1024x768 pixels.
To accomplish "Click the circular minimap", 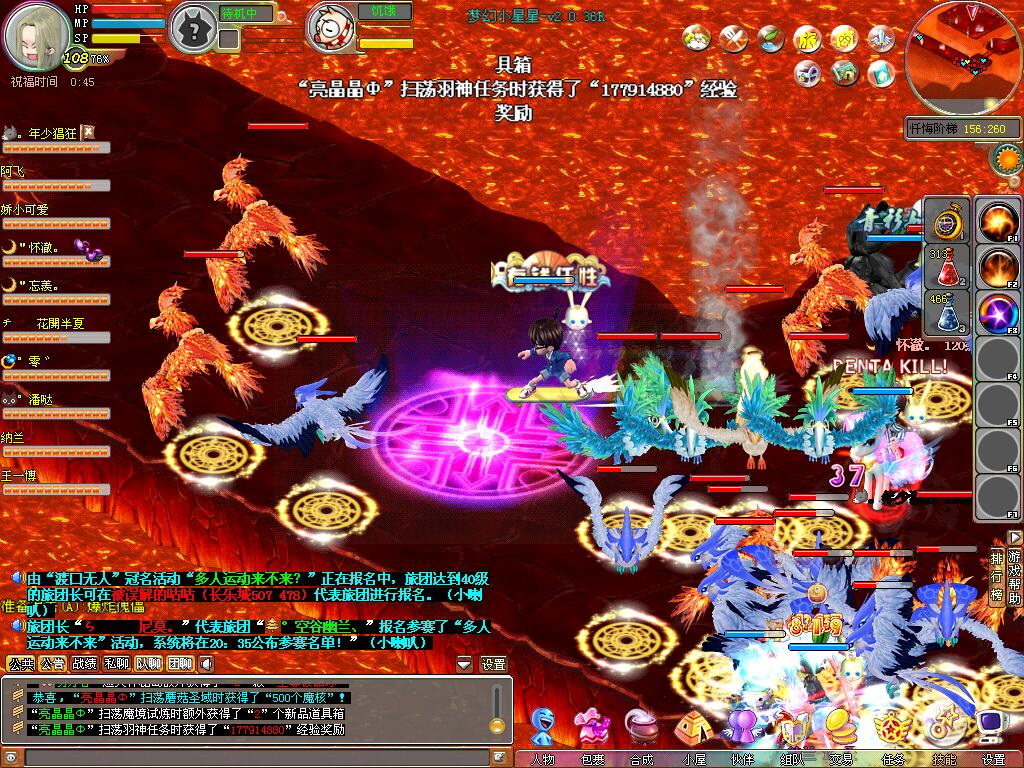I will [963, 57].
